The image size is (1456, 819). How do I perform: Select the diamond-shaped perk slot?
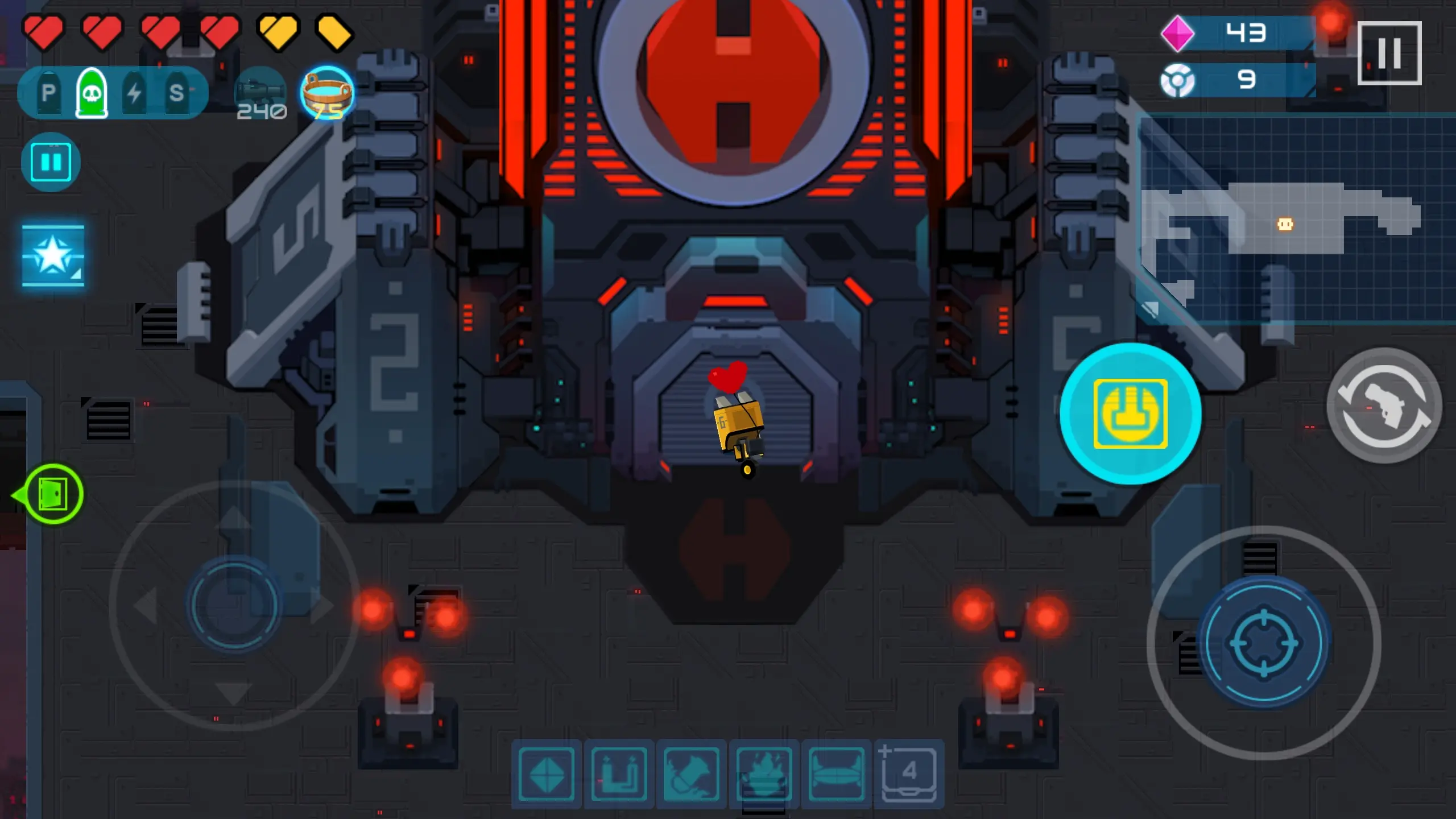pyautogui.click(x=546, y=774)
